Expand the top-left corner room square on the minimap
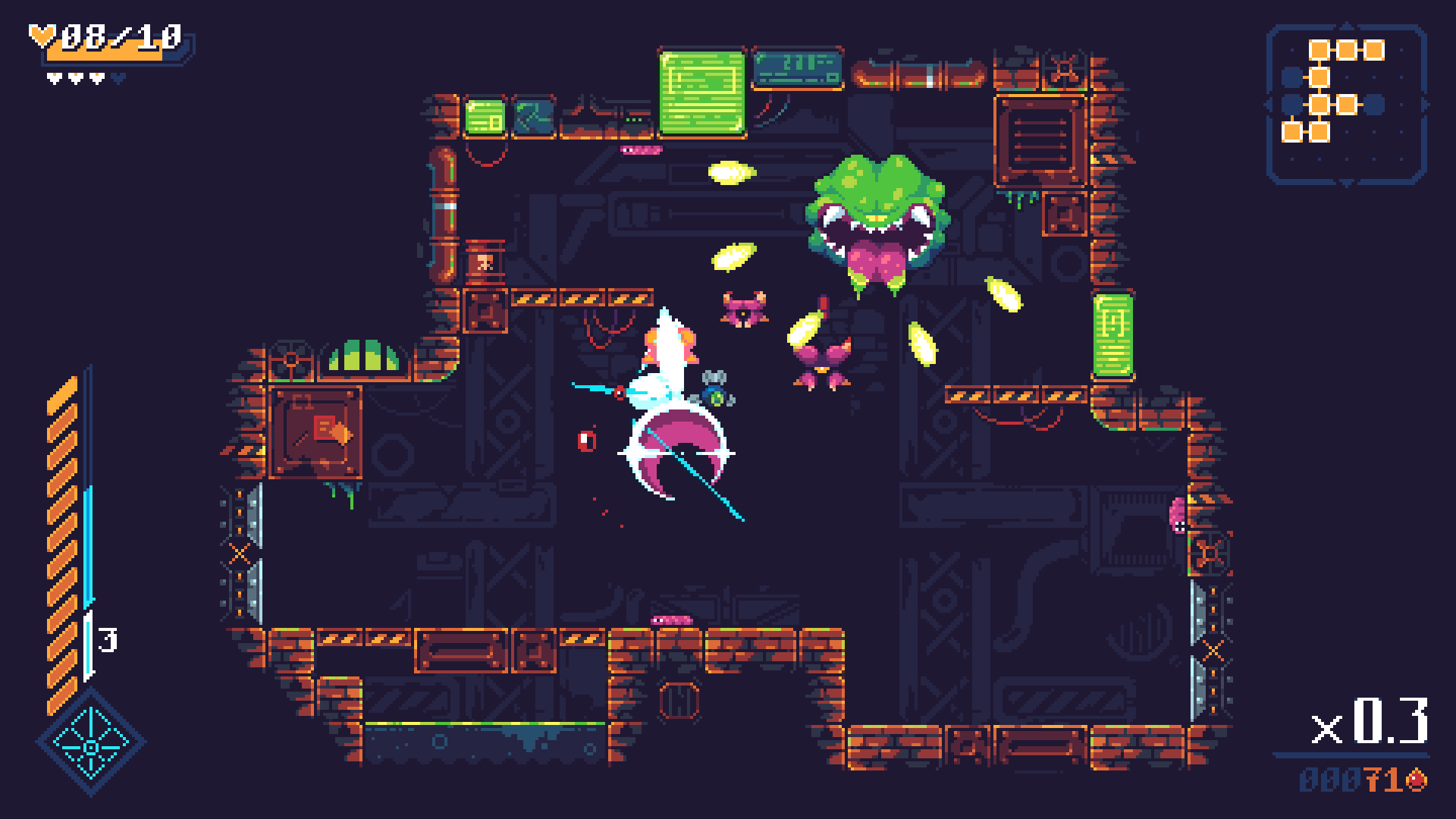Image resolution: width=1456 pixels, height=819 pixels. (x=1319, y=49)
